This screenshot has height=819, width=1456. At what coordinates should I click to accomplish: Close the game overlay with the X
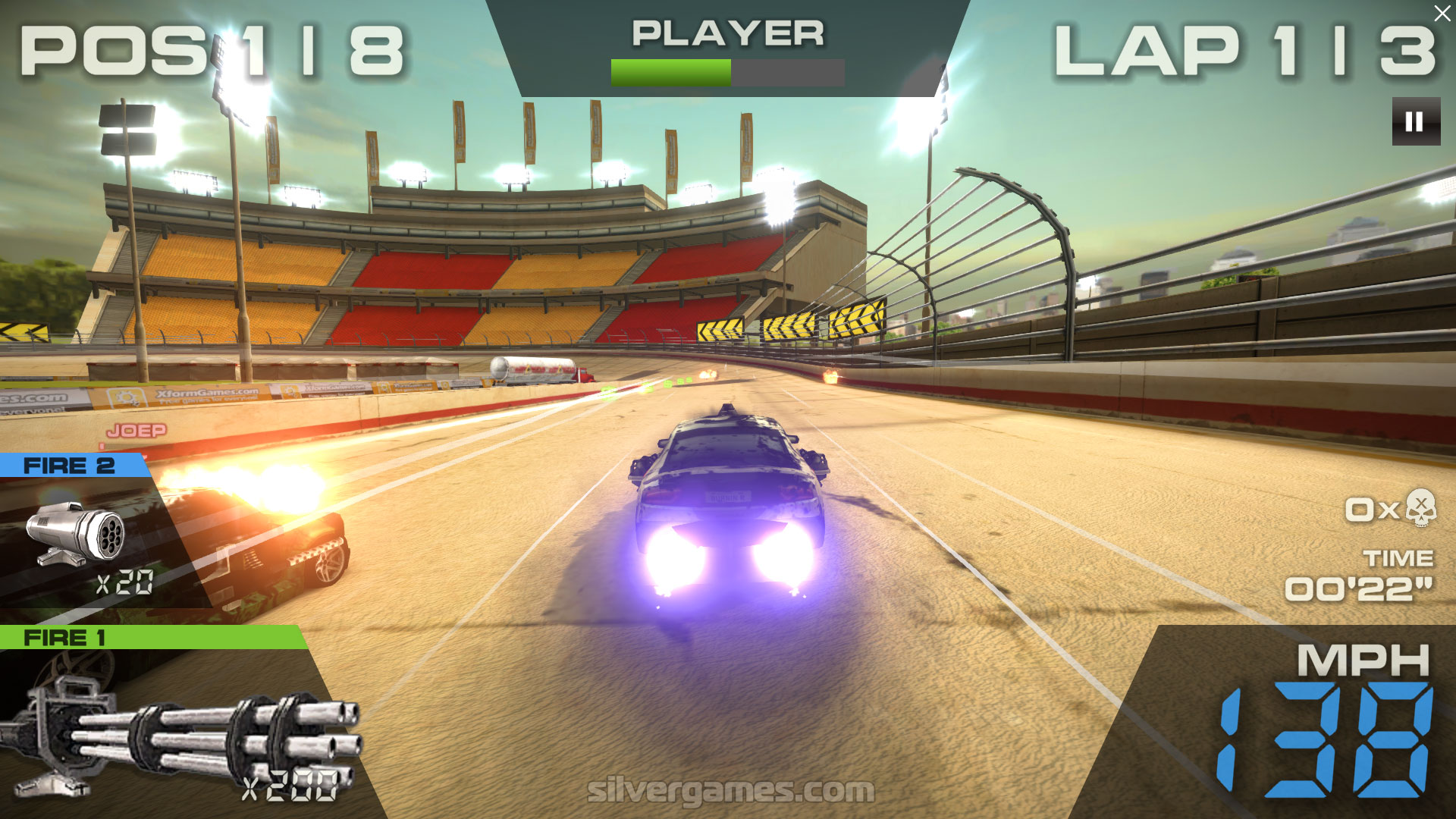(x=1441, y=14)
